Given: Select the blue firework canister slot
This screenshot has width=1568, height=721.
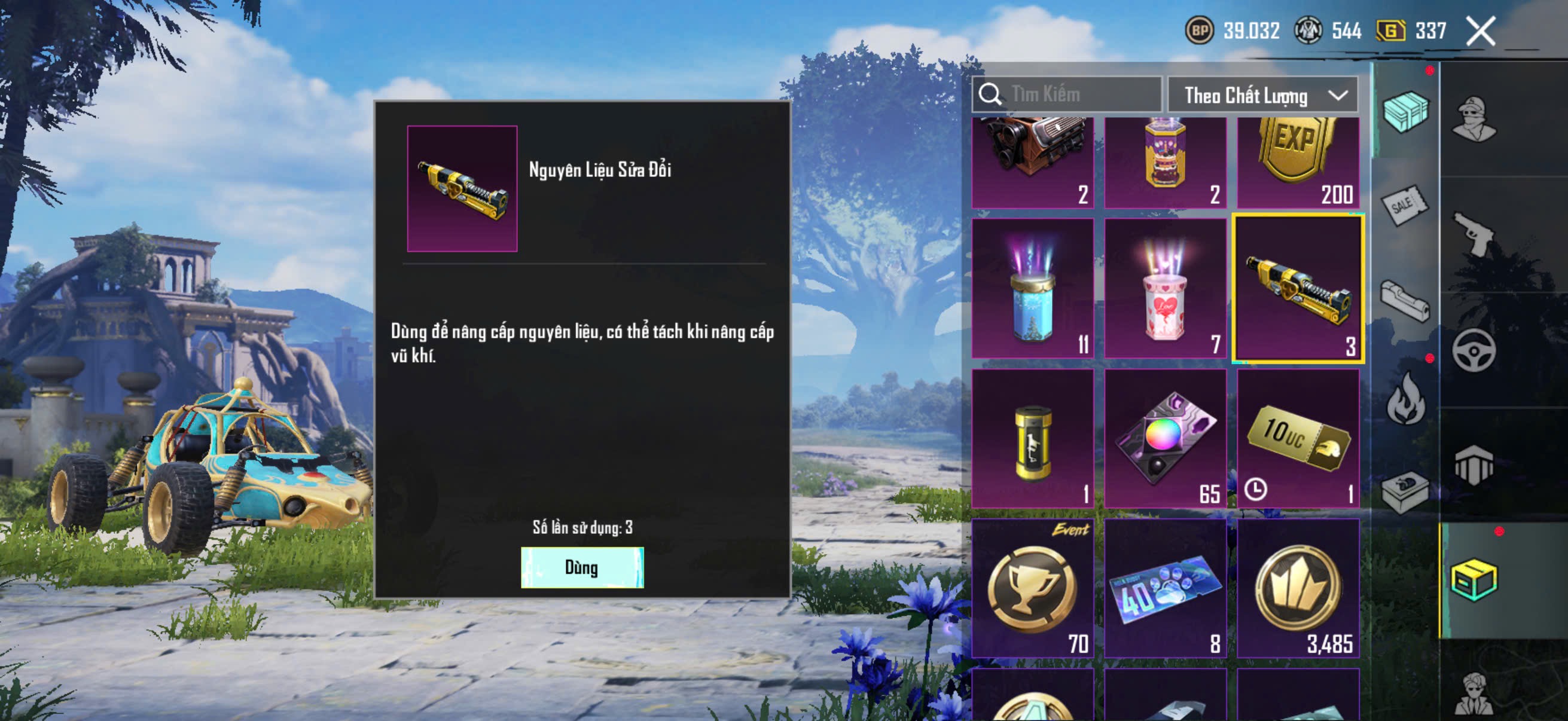Looking at the screenshot, I should (1032, 288).
